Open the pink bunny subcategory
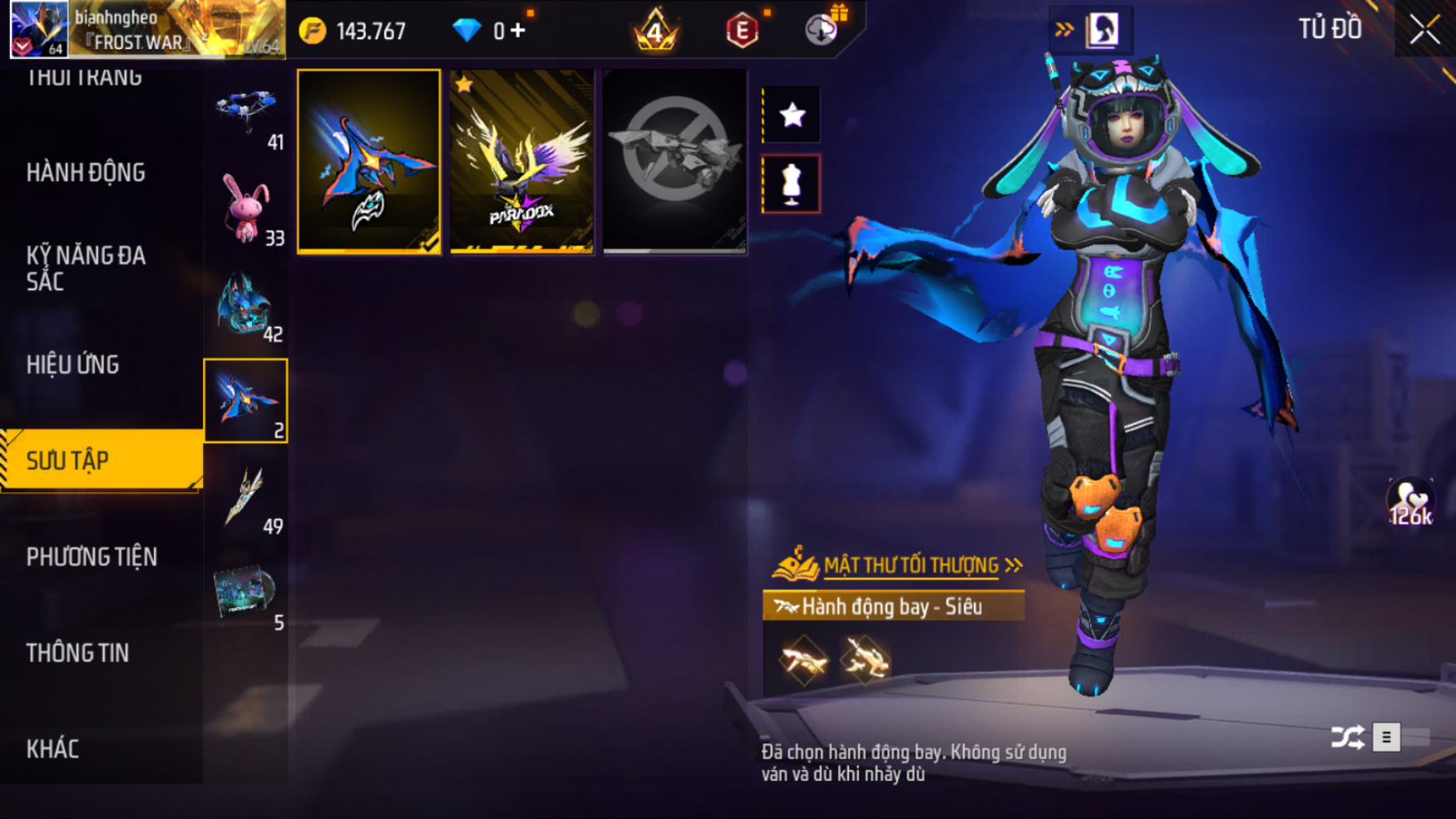Image resolution: width=1456 pixels, height=819 pixels. point(245,210)
